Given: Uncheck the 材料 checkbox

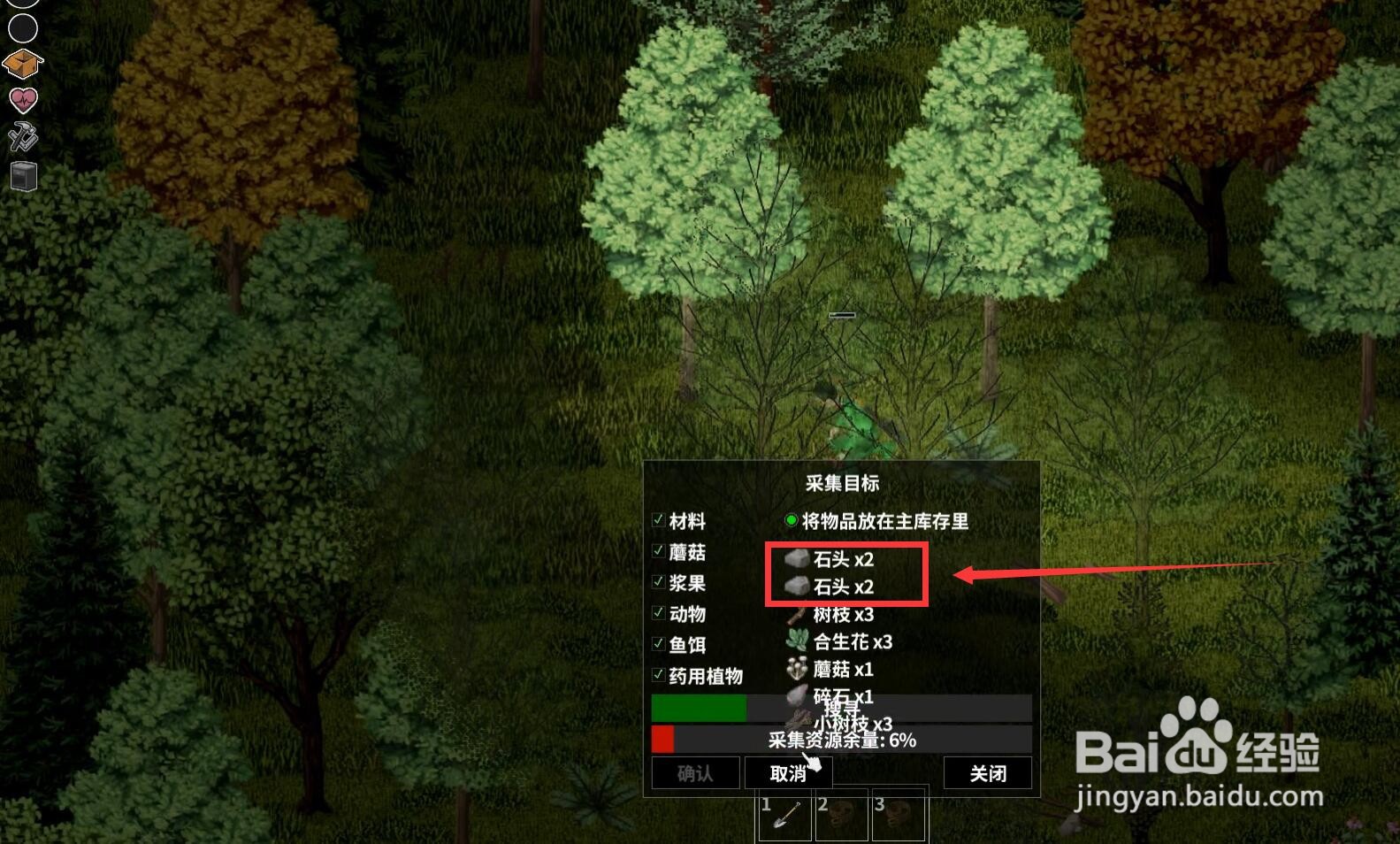Looking at the screenshot, I should pos(658,521).
